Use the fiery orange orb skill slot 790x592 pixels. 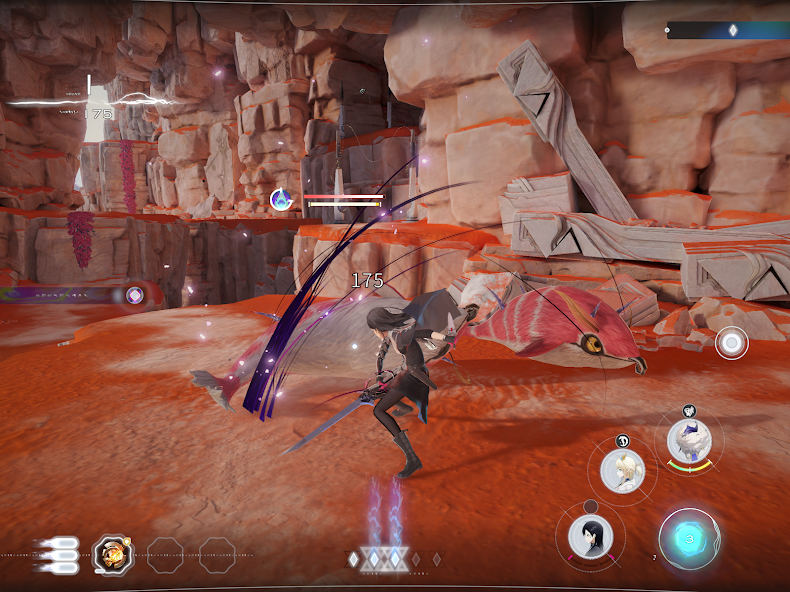pyautogui.click(x=112, y=554)
